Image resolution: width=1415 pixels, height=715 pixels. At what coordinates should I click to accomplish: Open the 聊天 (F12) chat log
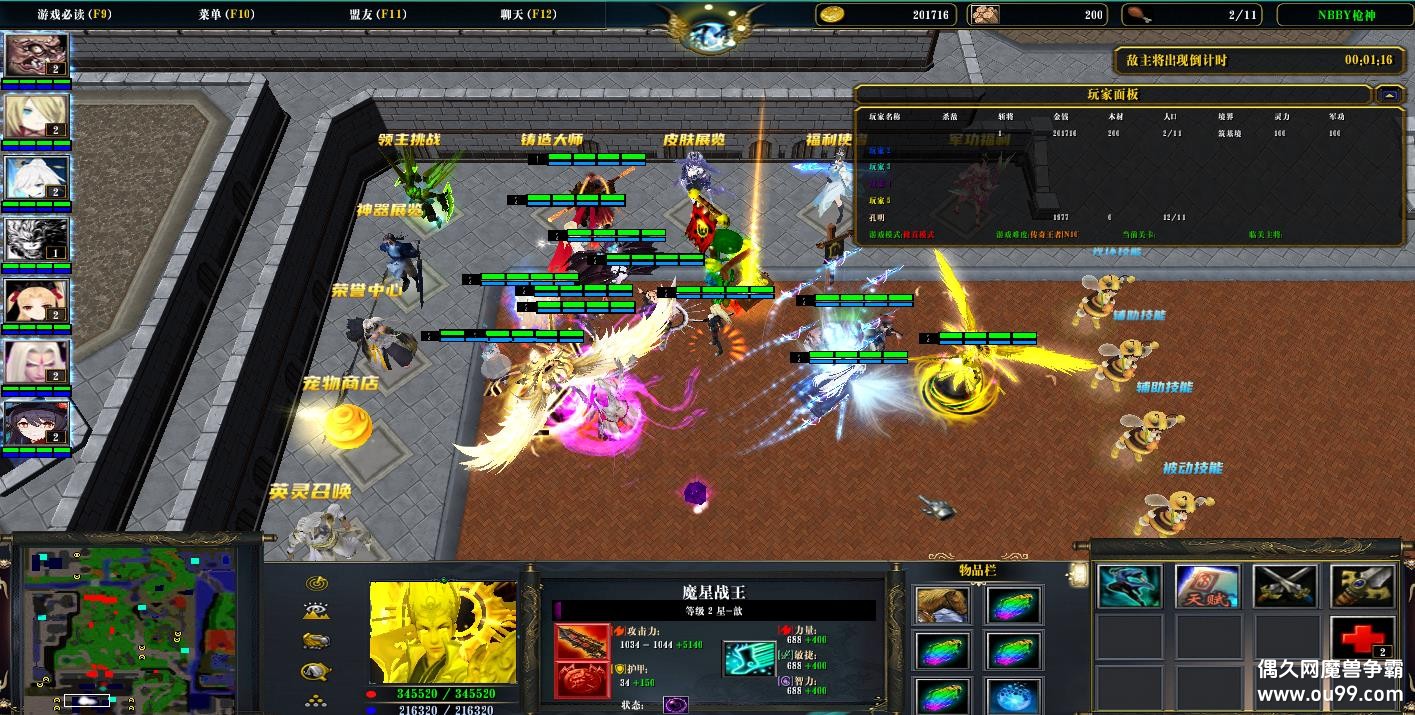528,15
